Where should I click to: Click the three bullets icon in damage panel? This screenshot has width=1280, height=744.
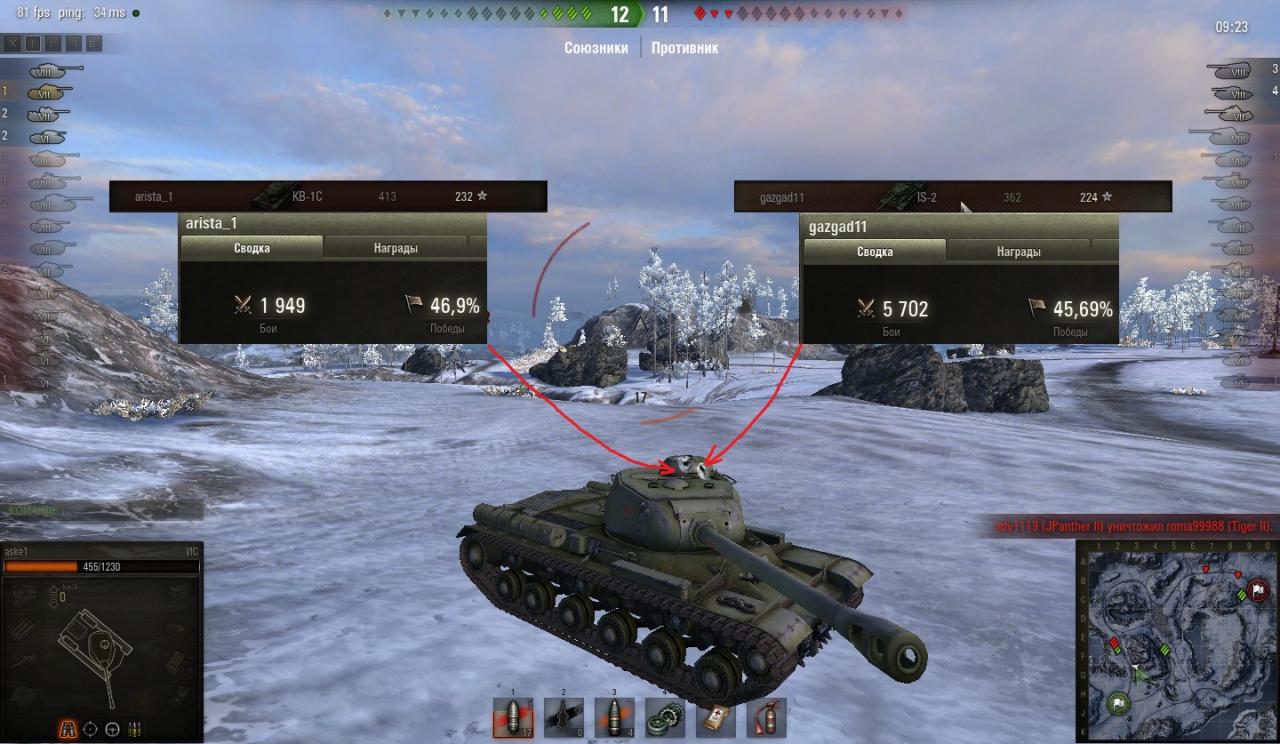click(134, 728)
